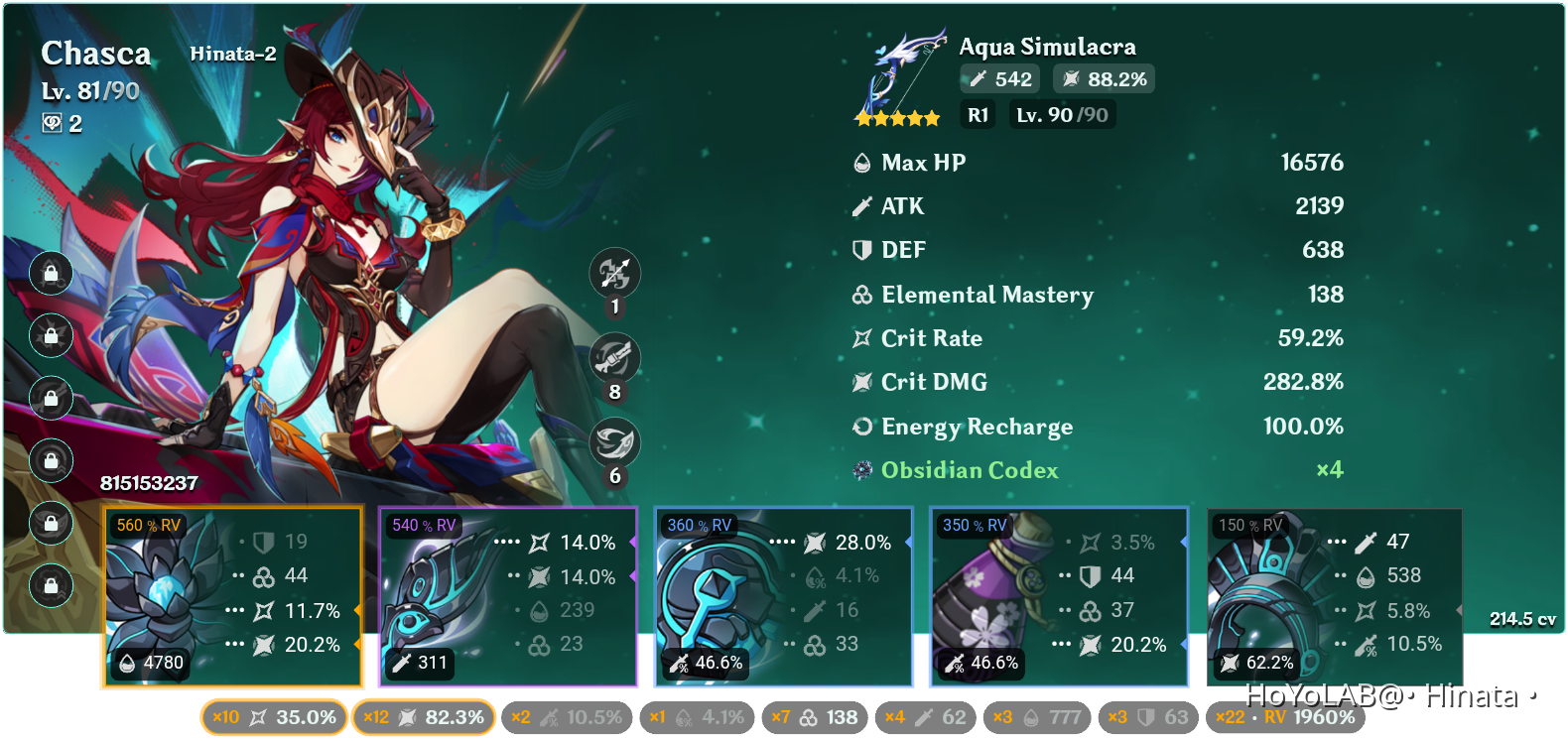This screenshot has width=1568, height=741.
Task: Toggle the bottom lock icon on the sidebar
Action: tap(50, 585)
